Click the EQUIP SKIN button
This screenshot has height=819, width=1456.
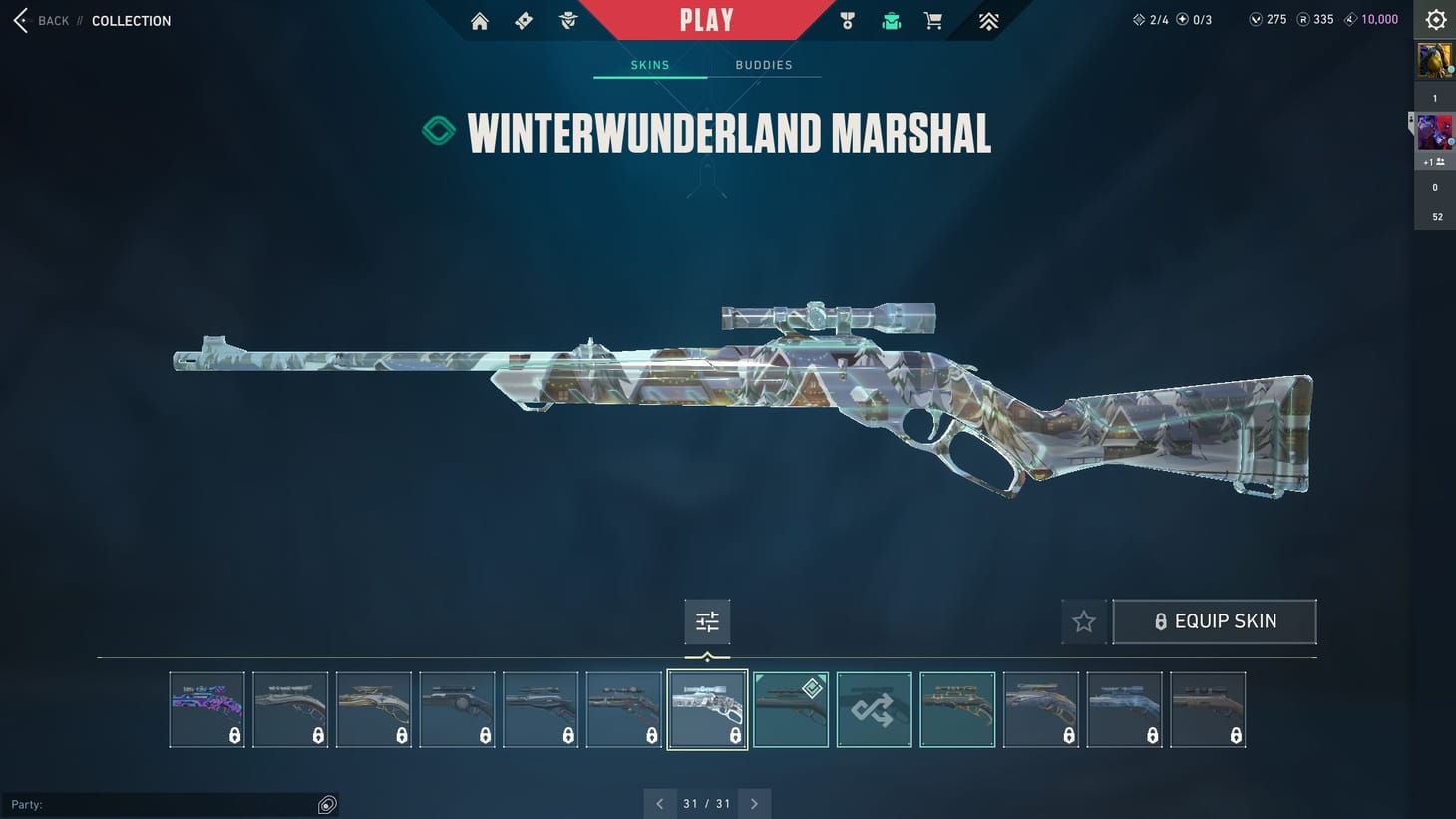coord(1215,620)
